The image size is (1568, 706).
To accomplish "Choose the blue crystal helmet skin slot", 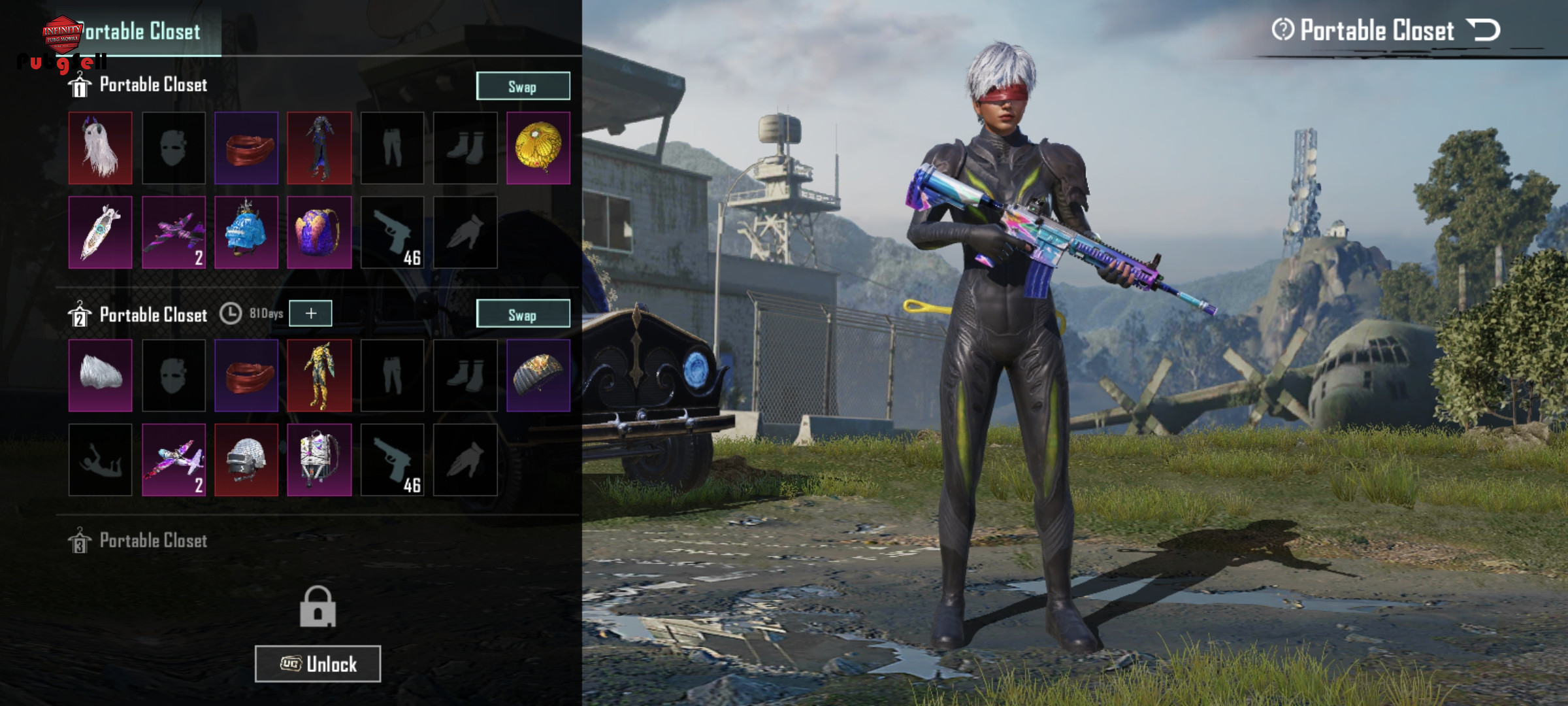I will tap(246, 232).
